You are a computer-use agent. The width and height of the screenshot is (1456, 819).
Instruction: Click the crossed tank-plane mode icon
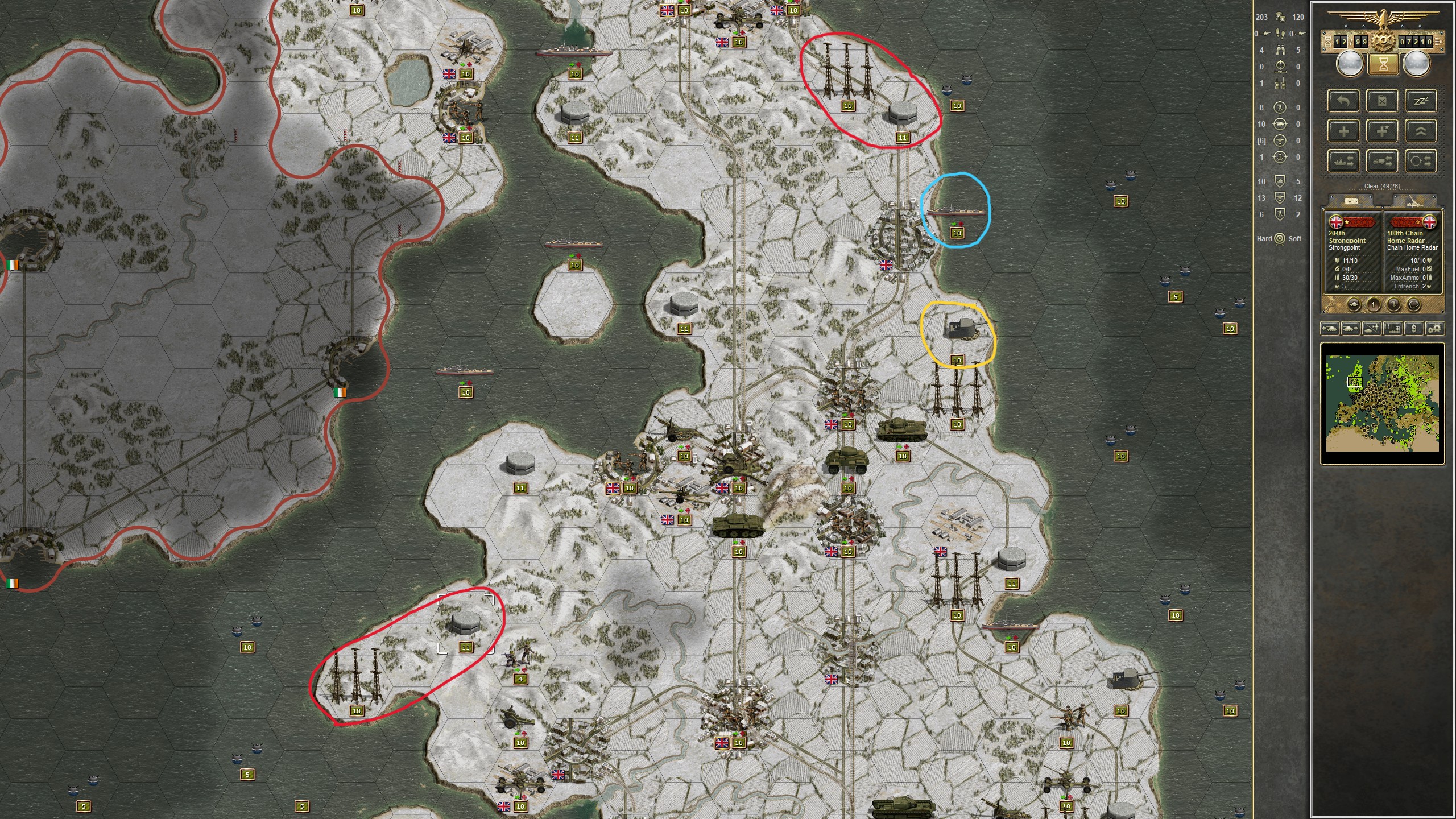point(1372,329)
